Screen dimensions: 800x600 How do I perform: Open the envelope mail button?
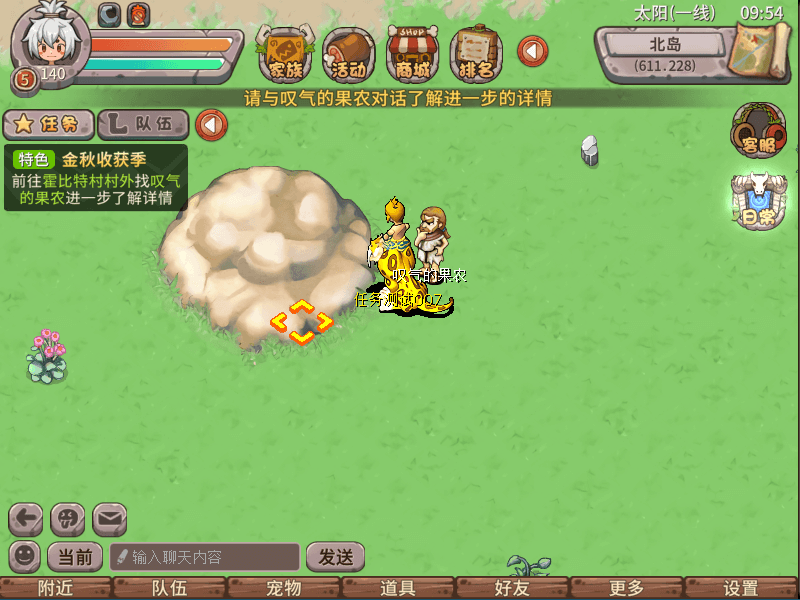click(x=109, y=519)
